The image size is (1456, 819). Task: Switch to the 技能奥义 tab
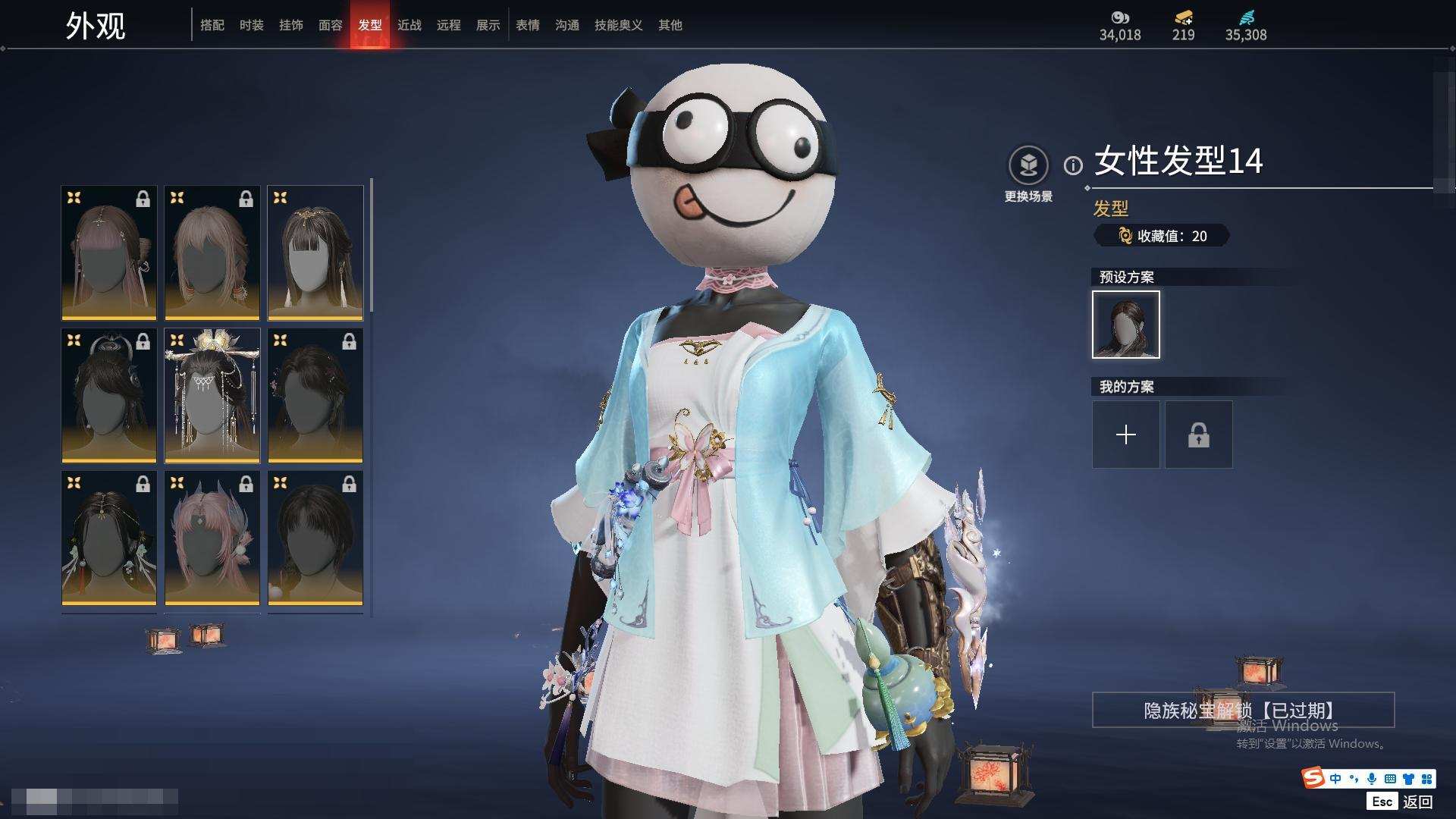point(619,25)
